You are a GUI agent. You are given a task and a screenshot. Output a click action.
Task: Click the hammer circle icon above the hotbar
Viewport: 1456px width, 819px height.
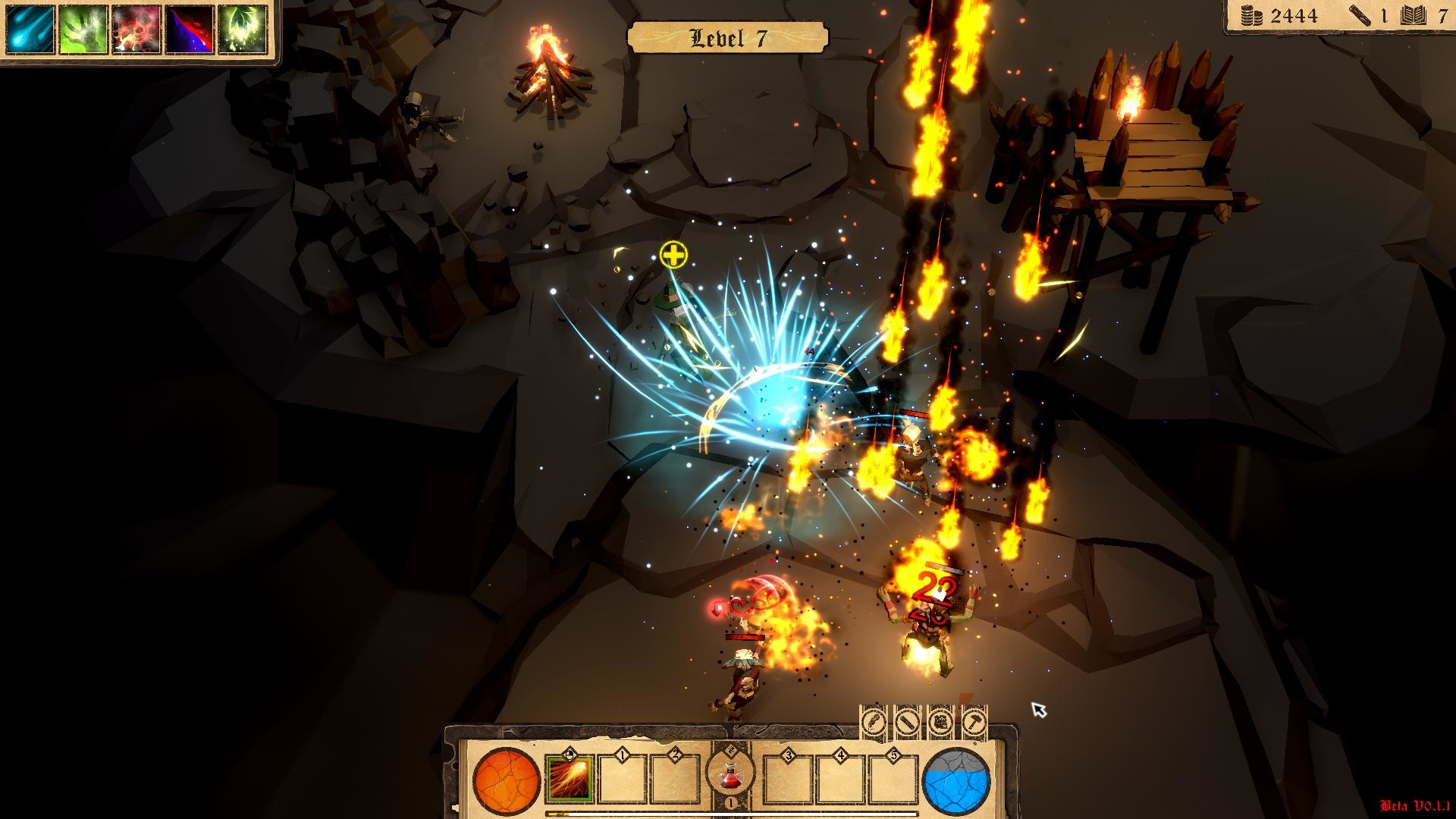976,722
